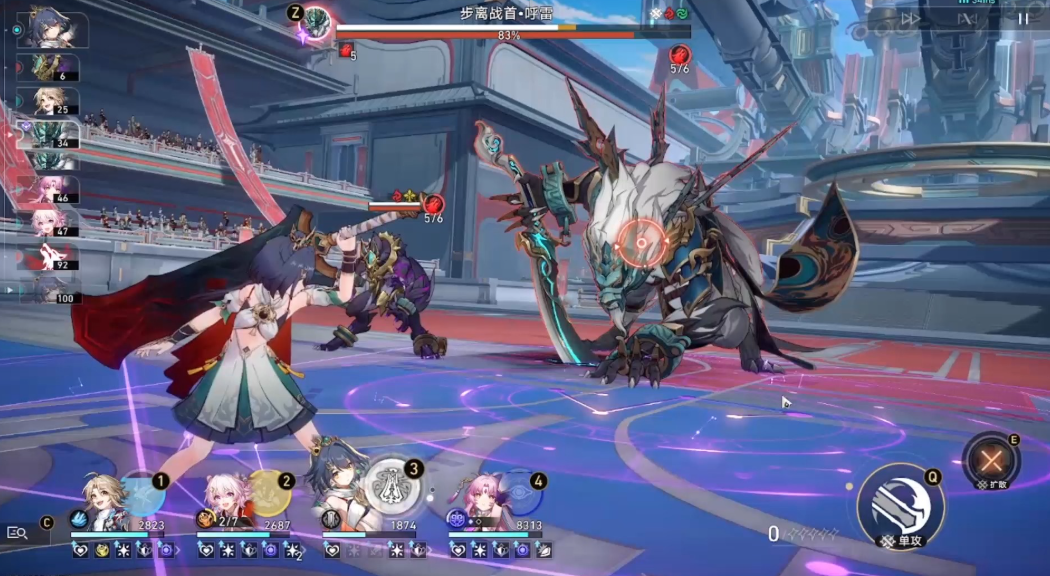Select the turn order entry with value 25

[x=48, y=101]
